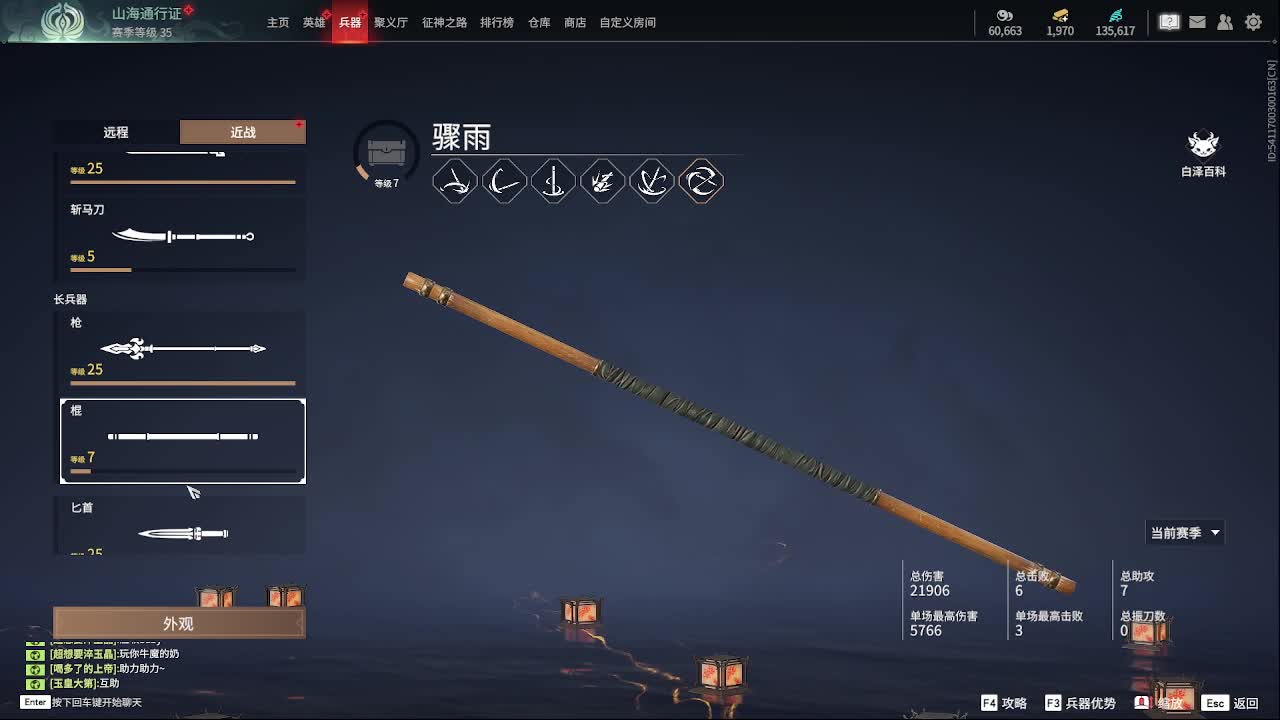The image size is (1280, 720).
Task: Select the 棍 weapon entry
Action: [183, 440]
